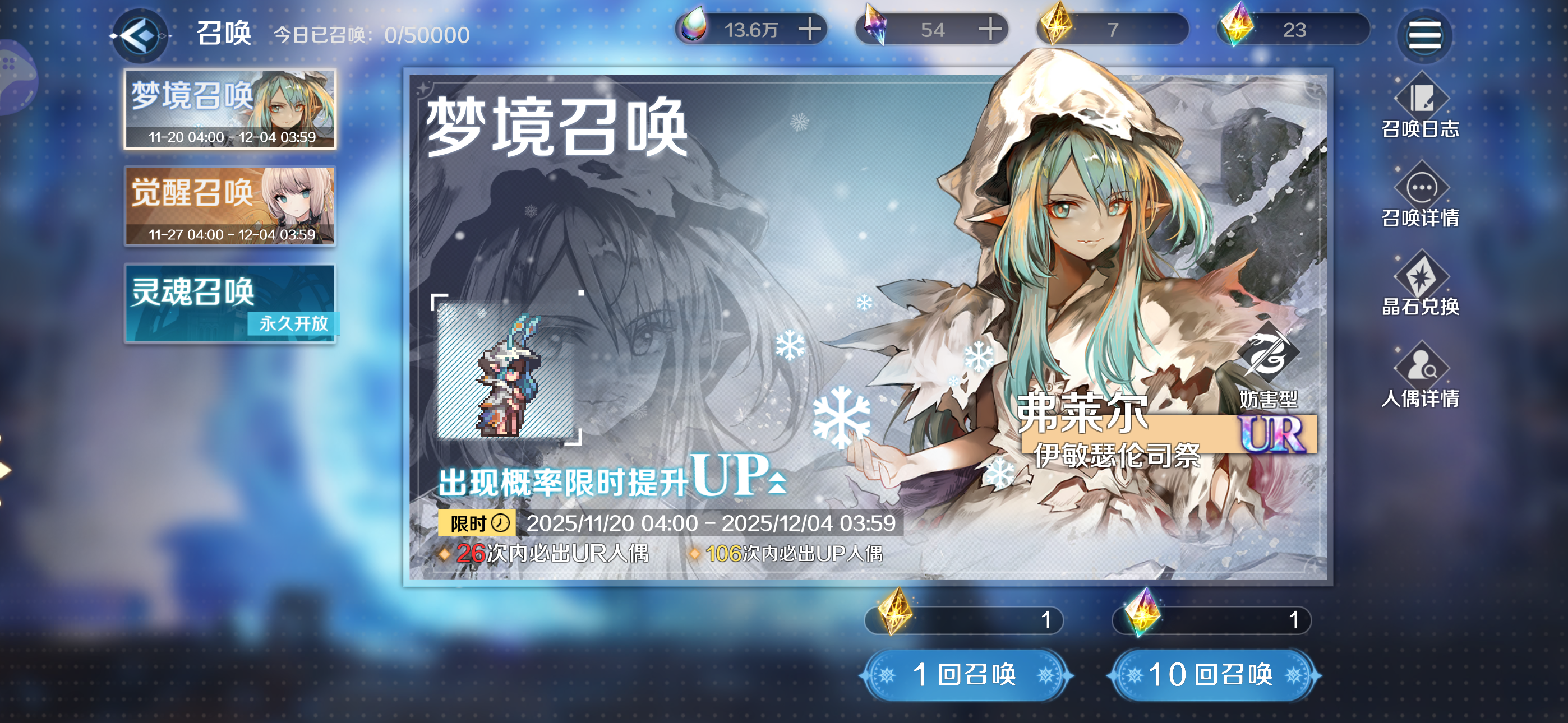
Task: Click the water droplet currency icon
Action: coord(696,27)
